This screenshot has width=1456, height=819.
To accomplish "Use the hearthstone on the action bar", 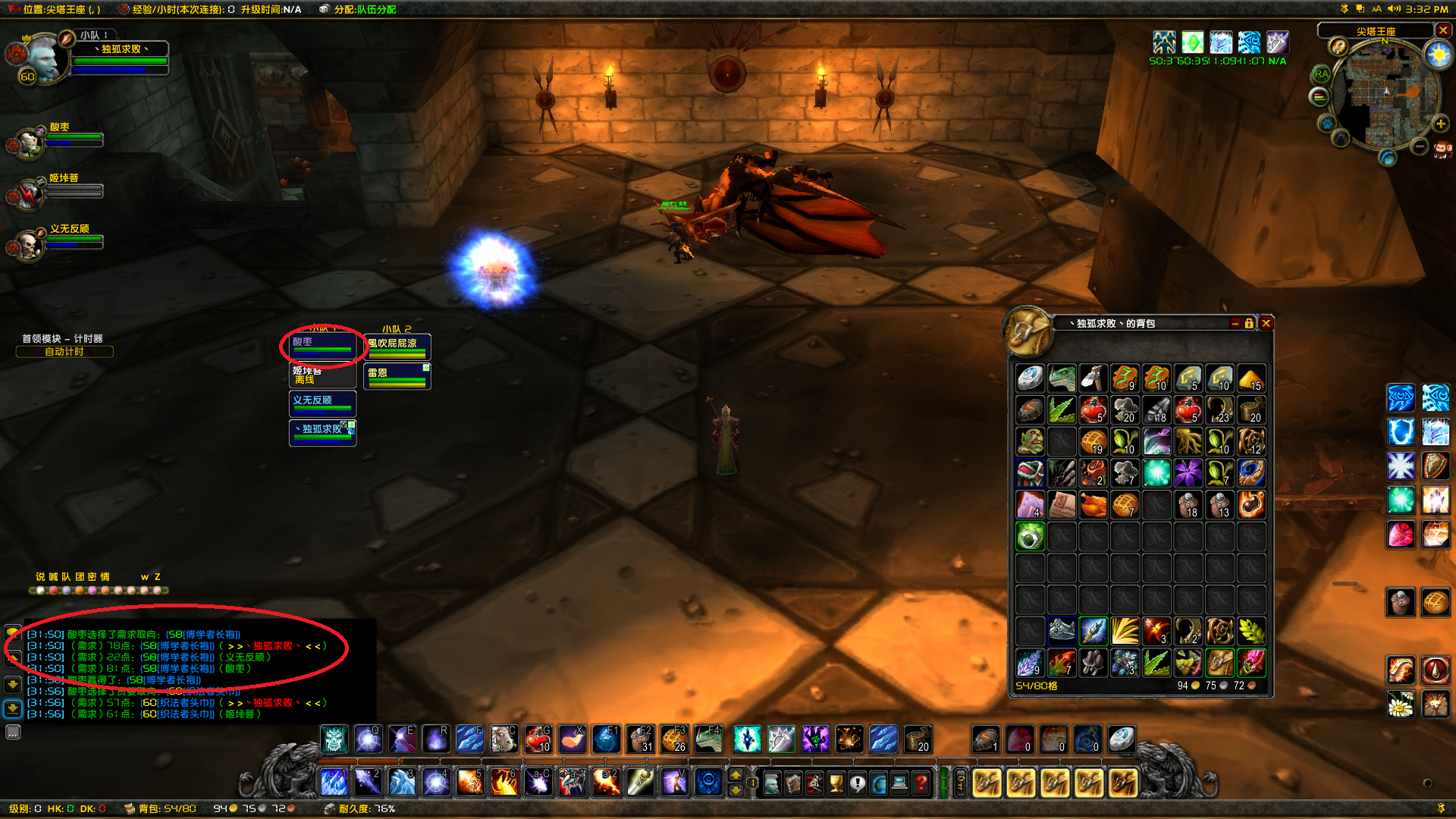I will [1122, 739].
